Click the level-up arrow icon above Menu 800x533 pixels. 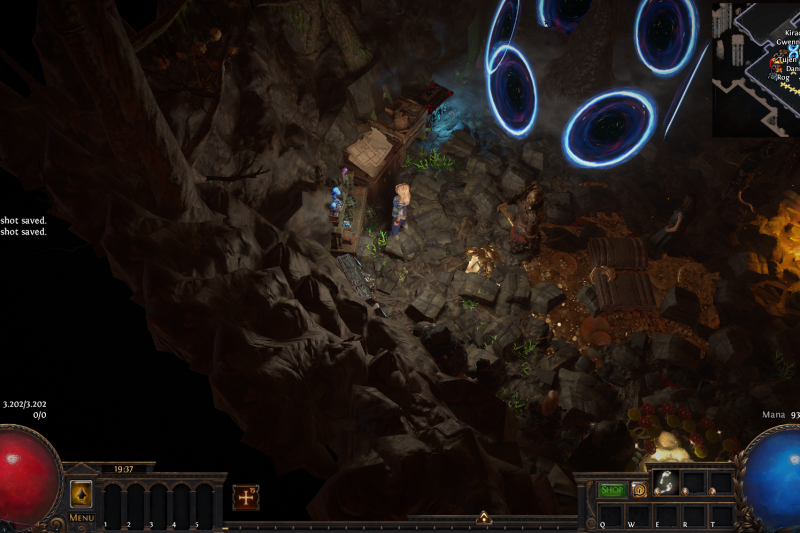81,494
